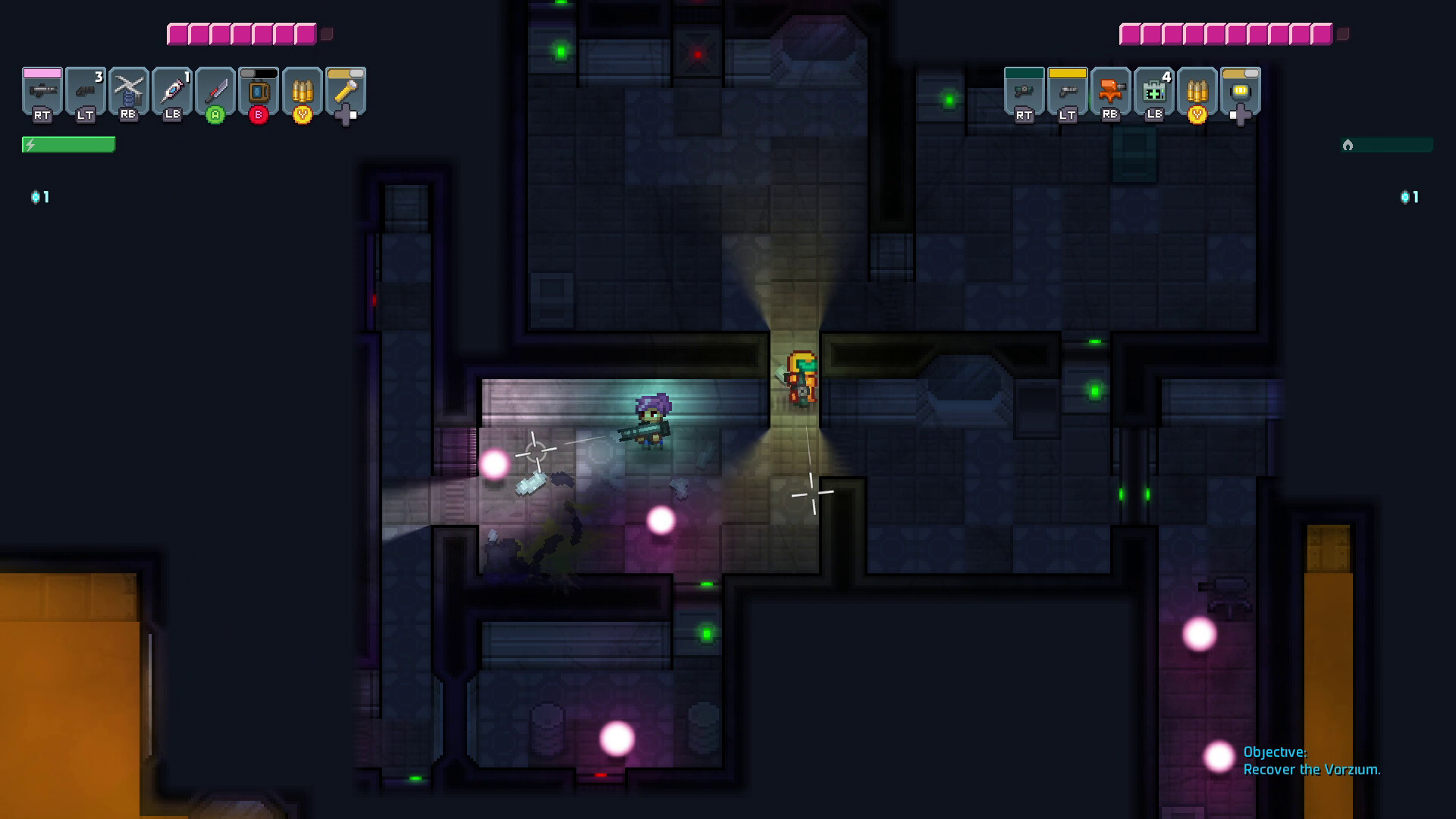Viewport: 1456px width, 819px height.
Task: Click the propeller drone icon in the RB slot
Action: tap(127, 91)
